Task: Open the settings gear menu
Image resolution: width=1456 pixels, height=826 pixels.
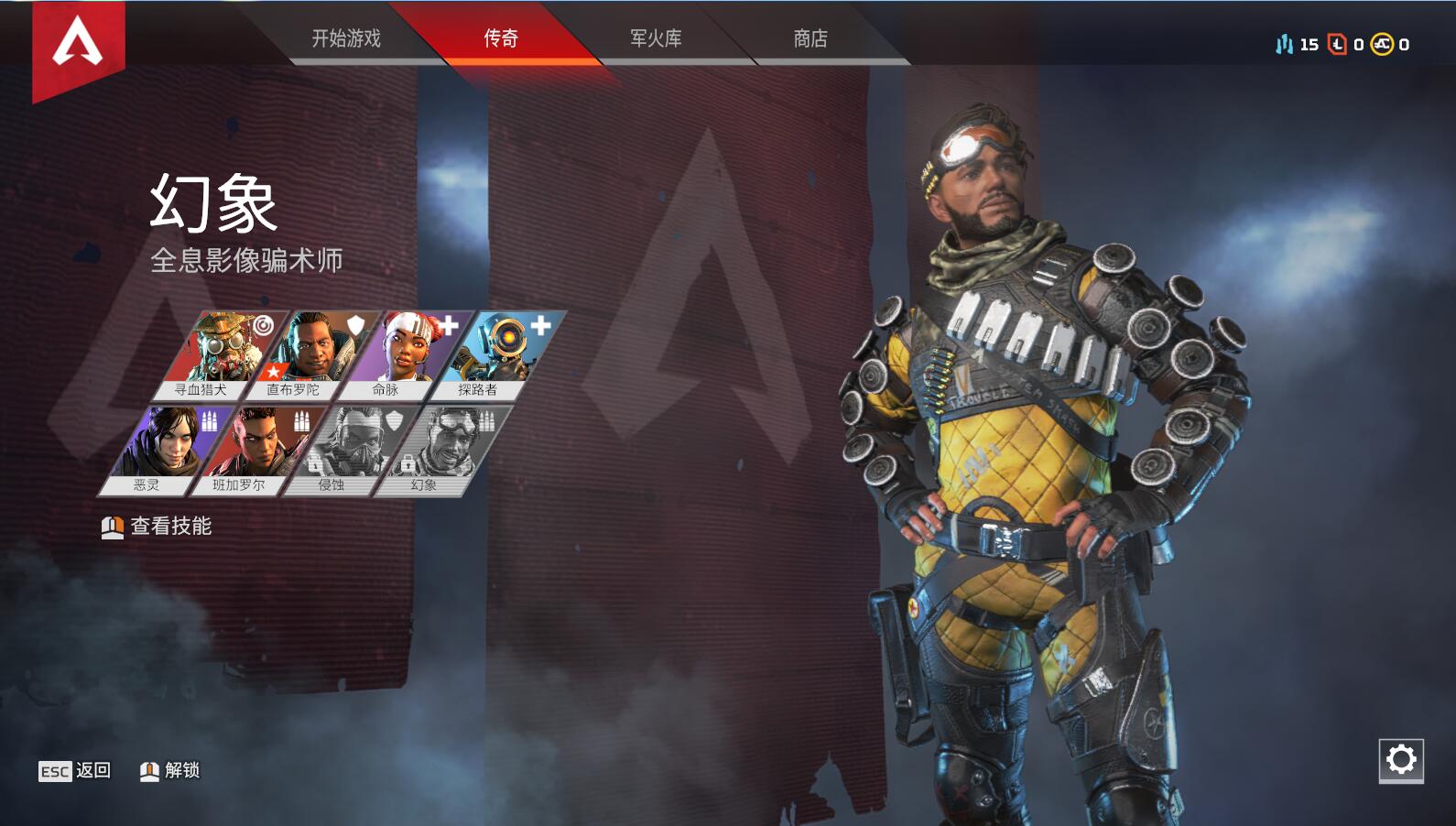Action: click(1399, 758)
